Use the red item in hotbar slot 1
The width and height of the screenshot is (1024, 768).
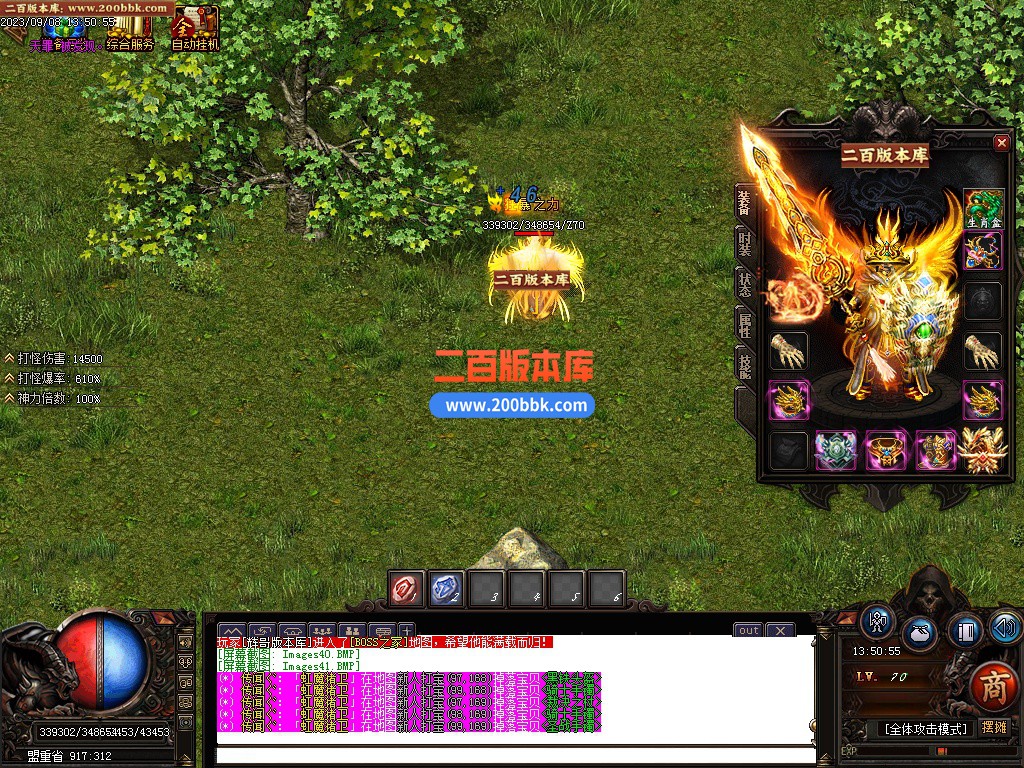[407, 589]
